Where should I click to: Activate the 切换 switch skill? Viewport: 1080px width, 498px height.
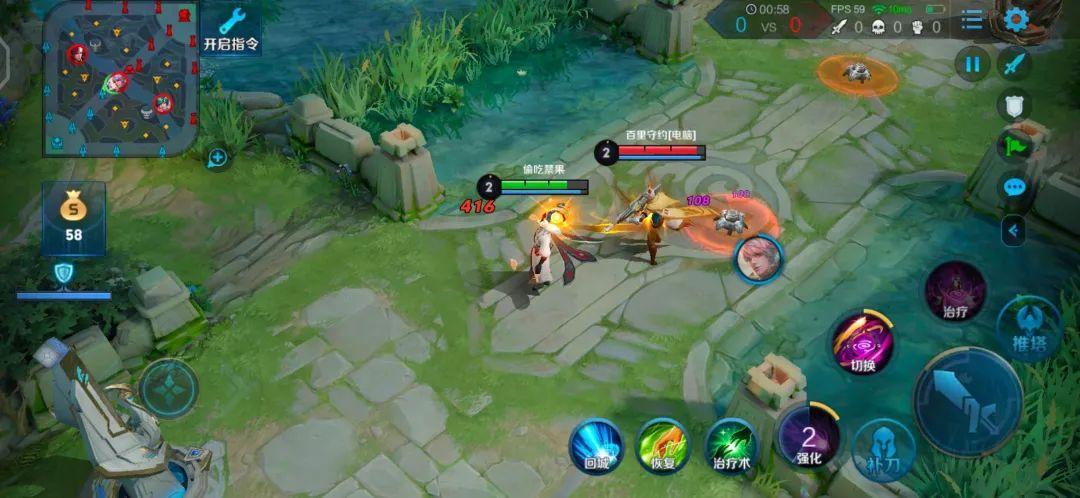point(862,344)
